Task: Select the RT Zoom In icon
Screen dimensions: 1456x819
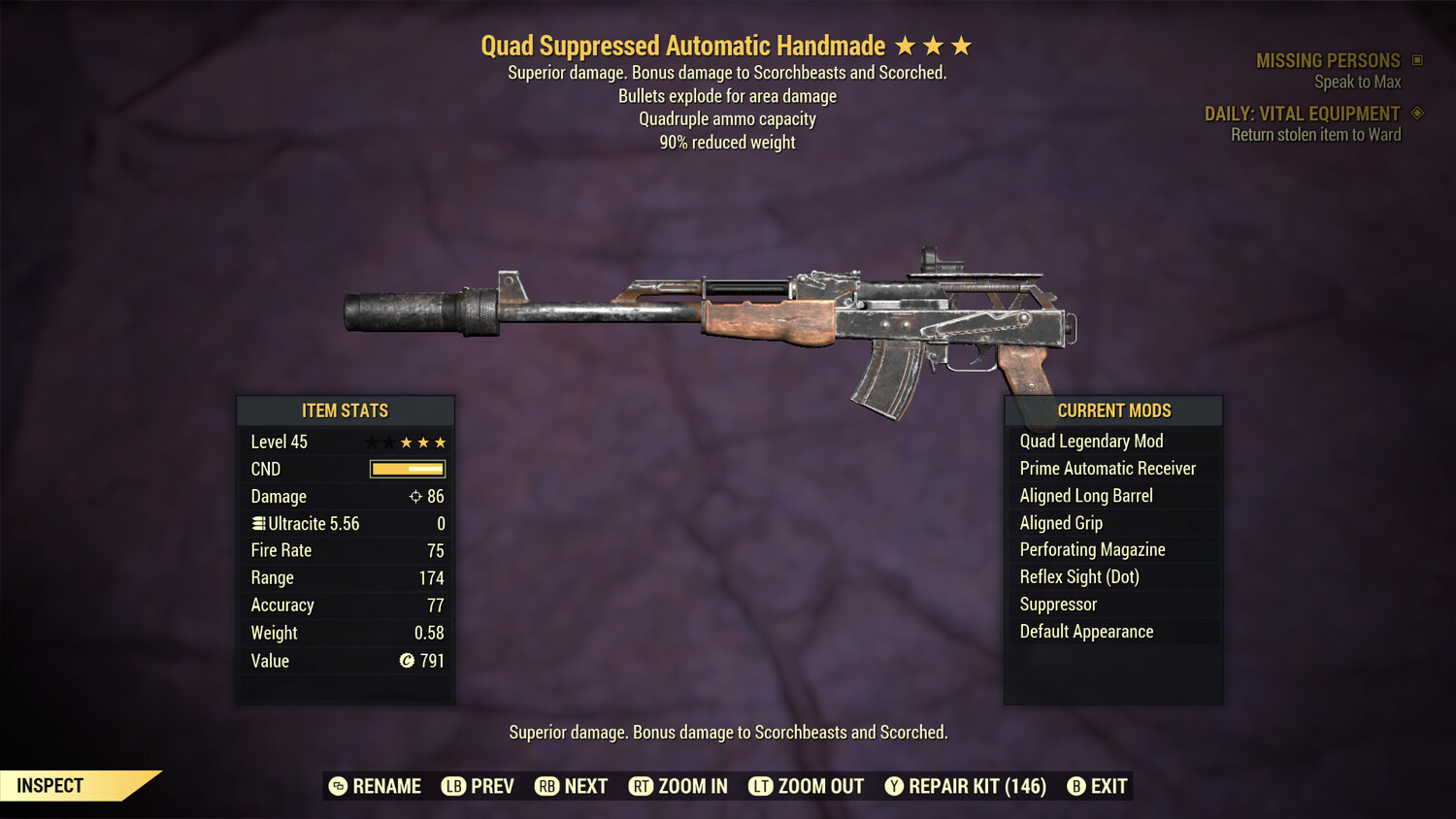Action: click(x=642, y=786)
